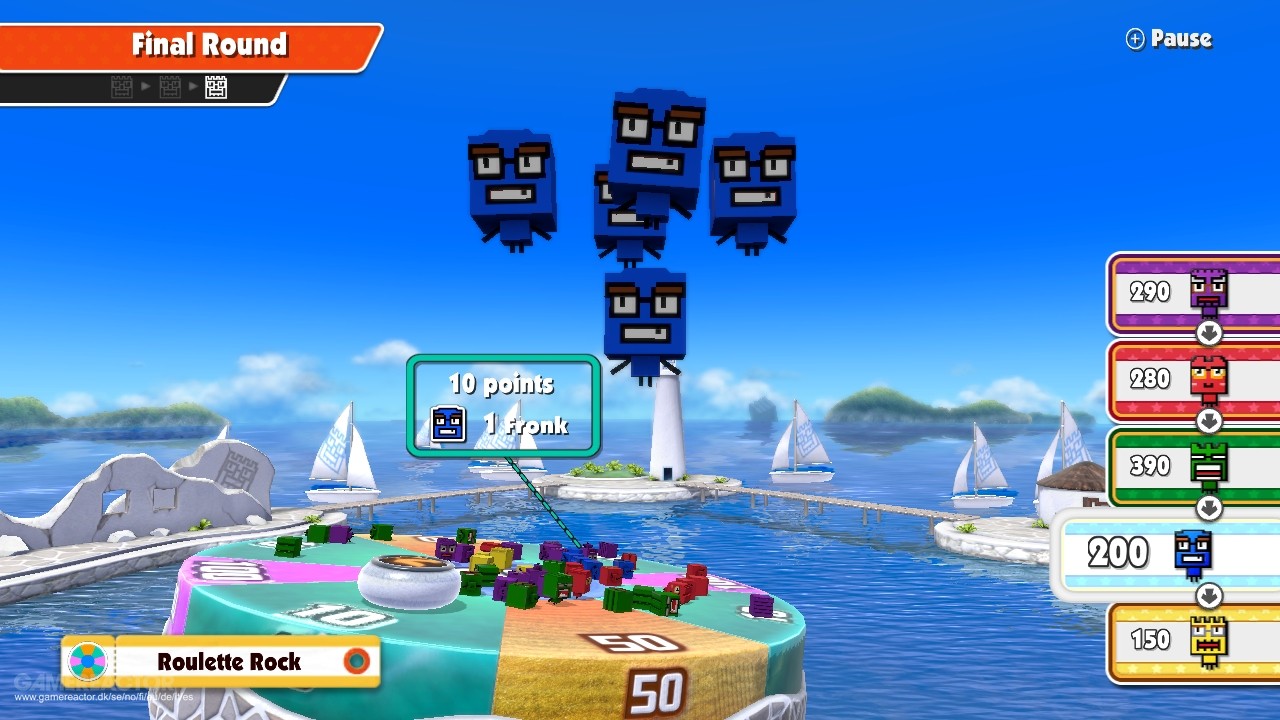Expand the chevron after the second round icon

192,86
